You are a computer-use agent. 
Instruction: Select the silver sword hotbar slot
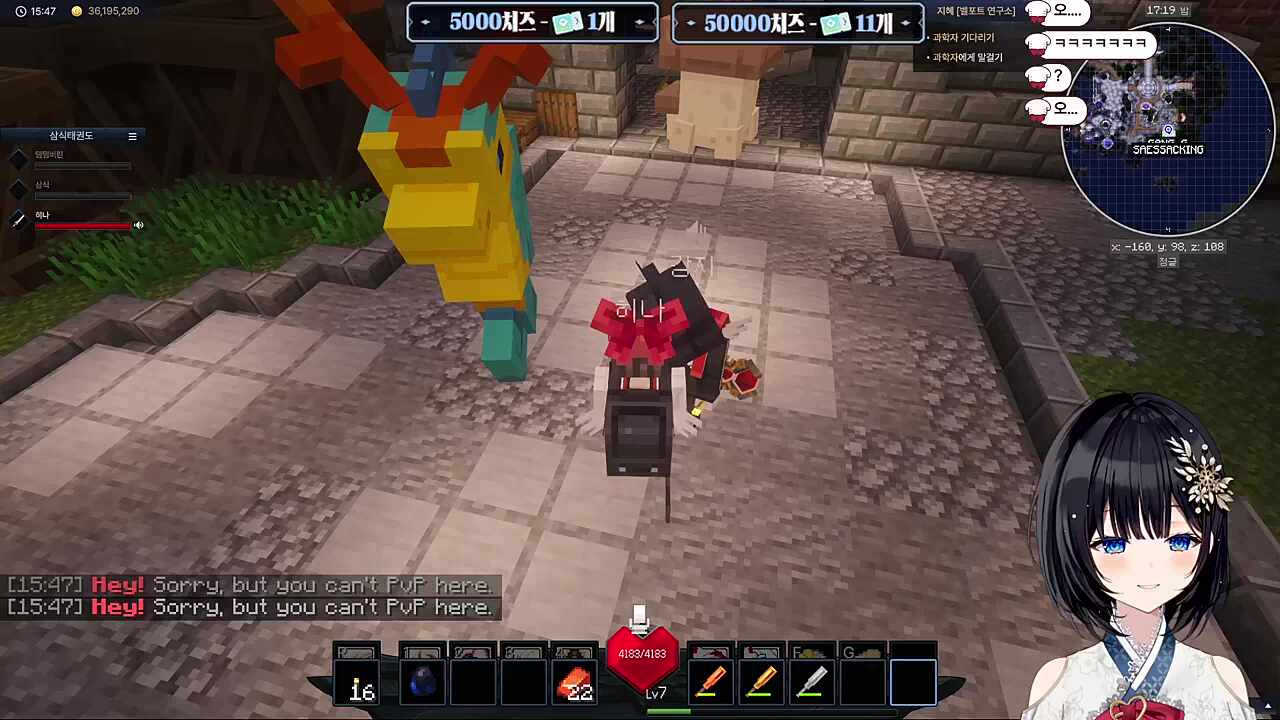[x=811, y=683]
